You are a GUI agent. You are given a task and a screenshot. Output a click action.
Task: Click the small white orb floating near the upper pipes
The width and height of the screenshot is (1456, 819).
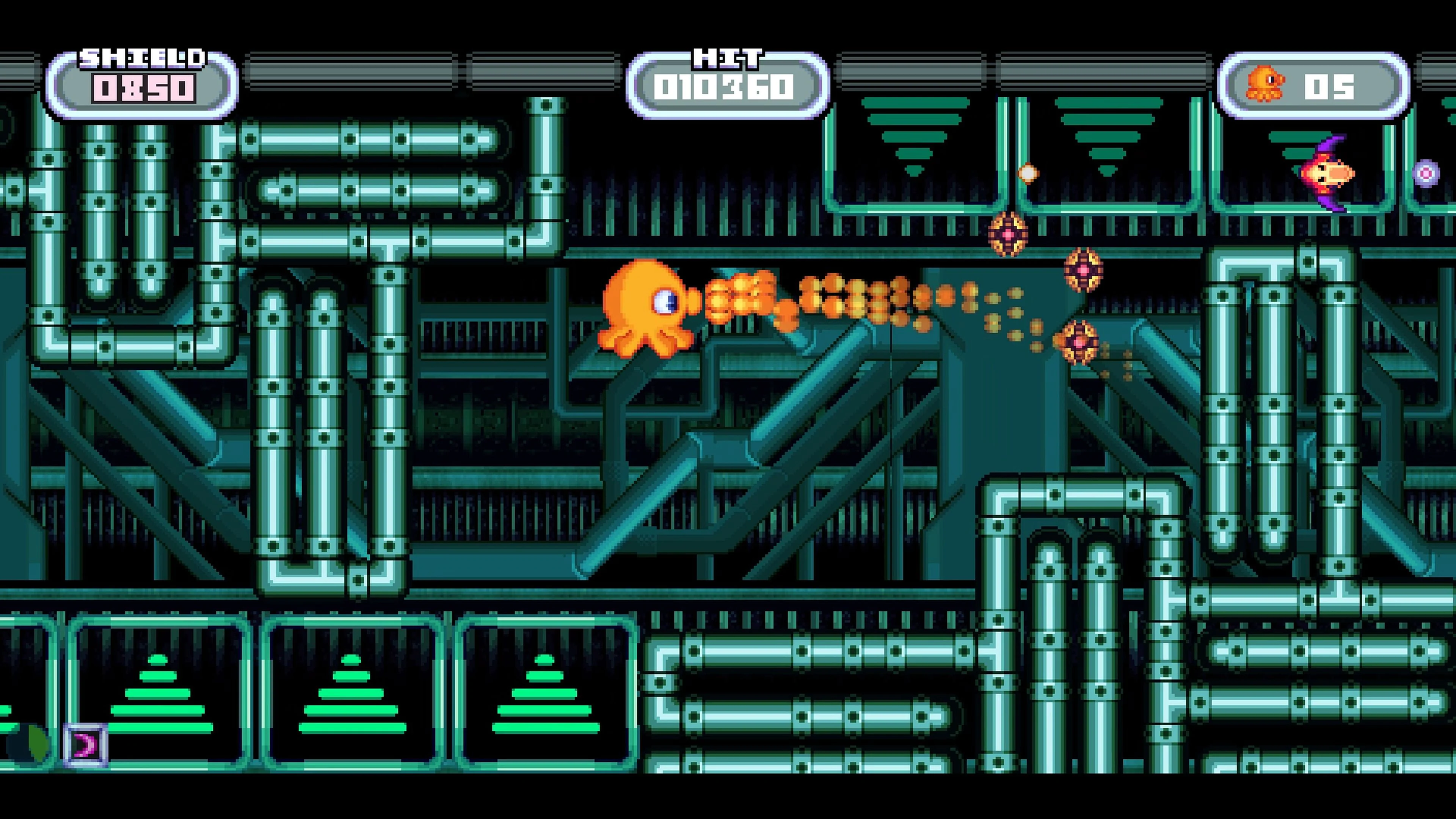[x=1029, y=174]
